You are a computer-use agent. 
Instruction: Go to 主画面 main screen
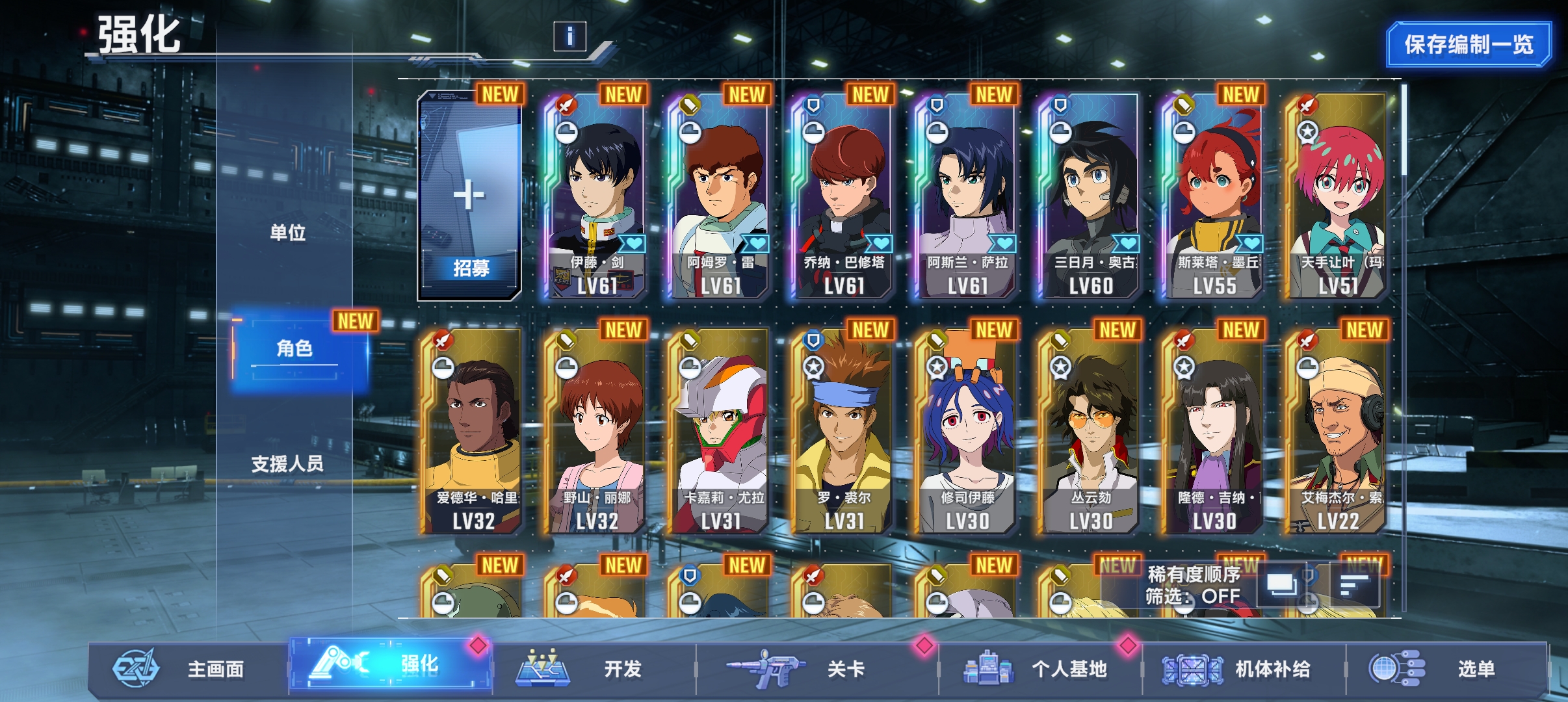coord(189,668)
